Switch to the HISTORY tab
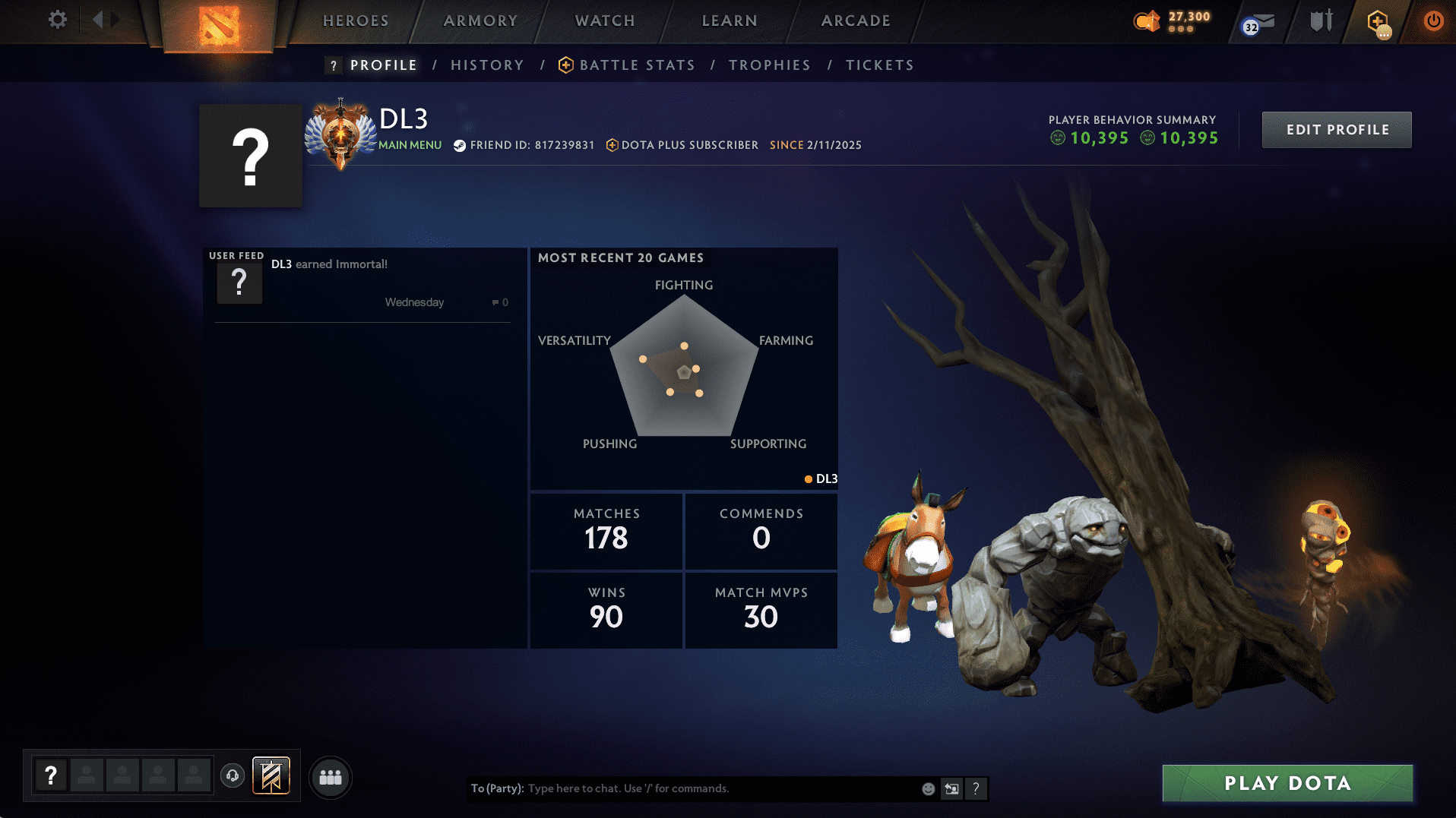This screenshot has width=1456, height=818. click(x=486, y=65)
